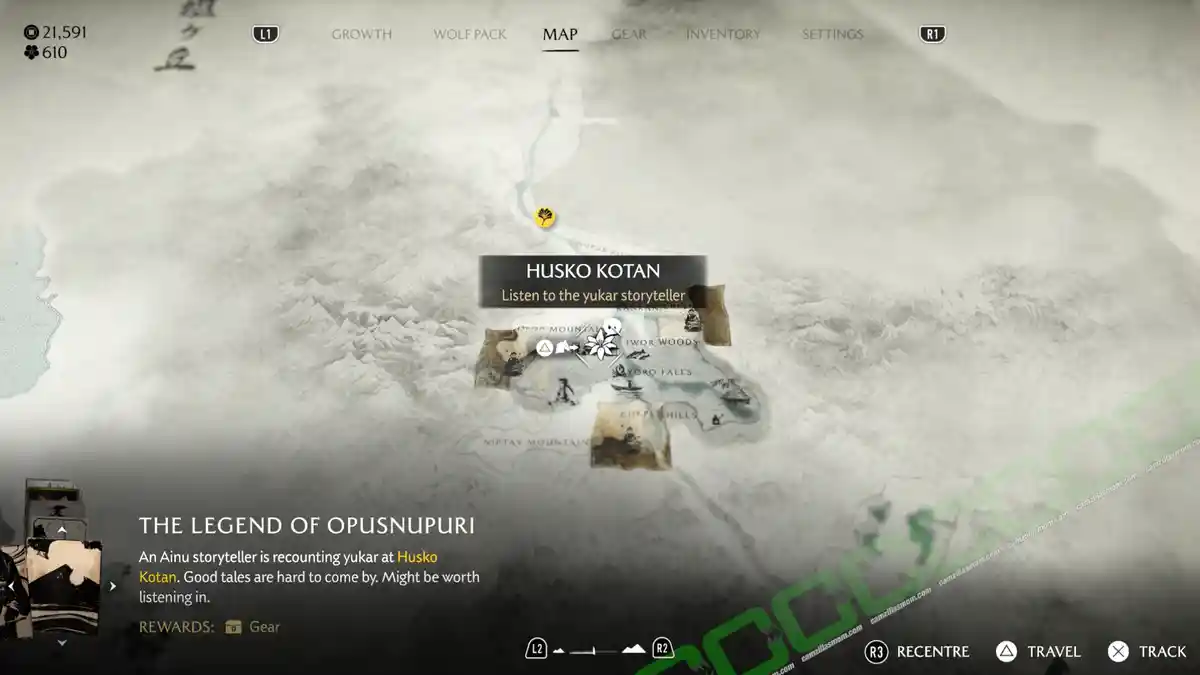Cycle the quest card stack upward

click(x=62, y=530)
